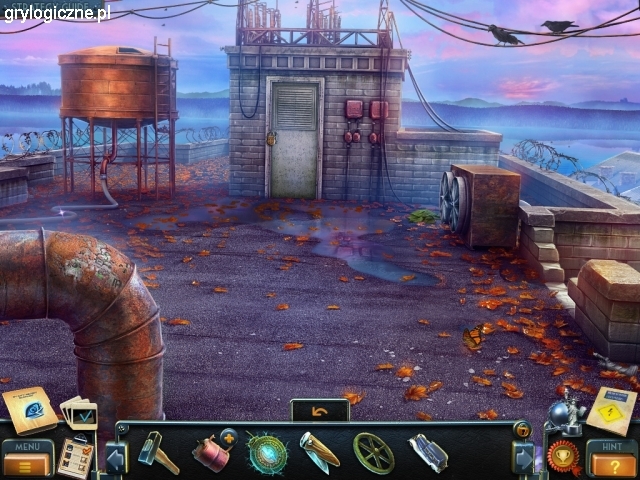Open the journal with blue emblem
The height and width of the screenshot is (480, 640).
pos(29,408)
